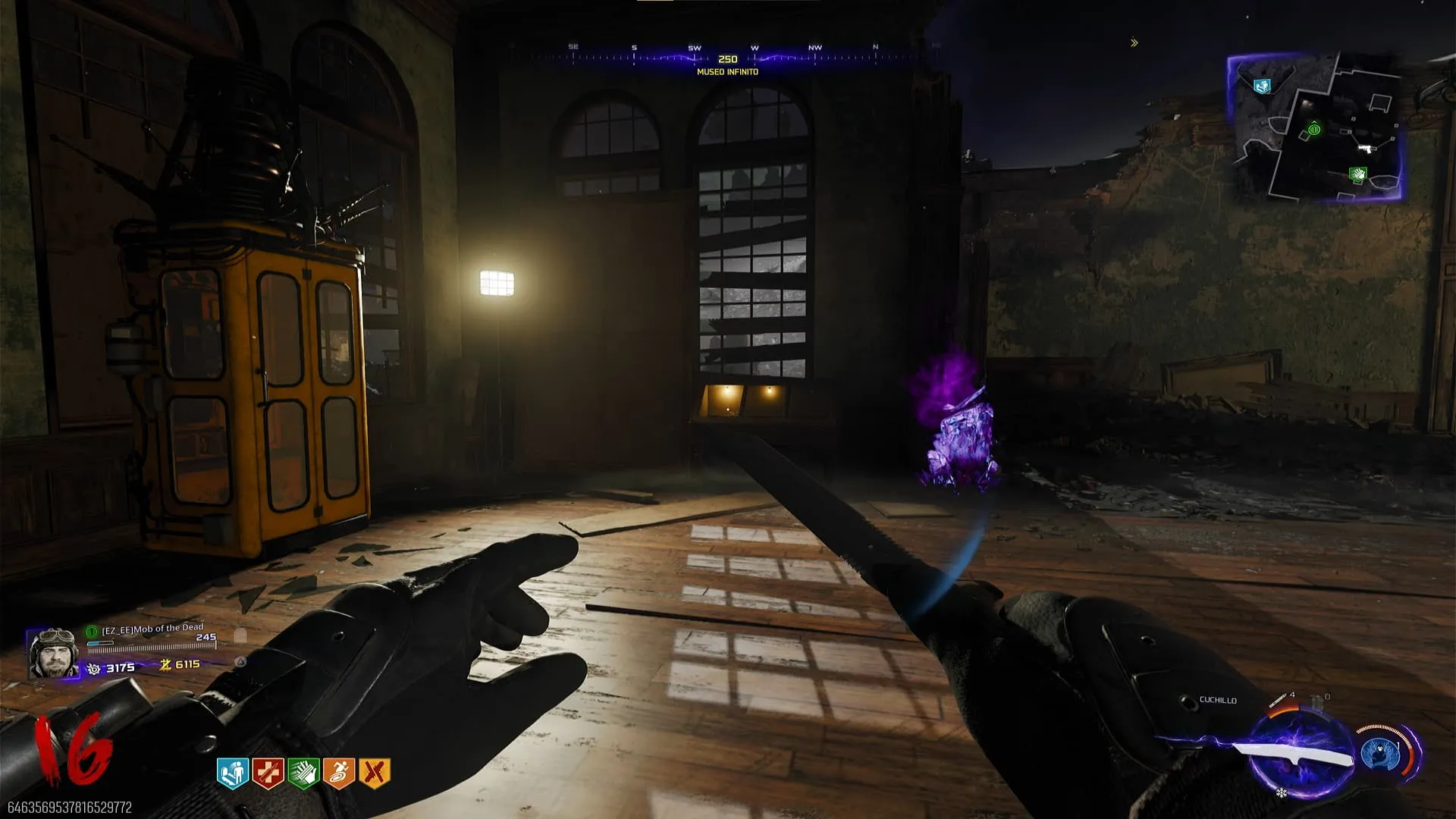The height and width of the screenshot is (819, 1456).
Task: Select the green hand perk marker on minimap
Action: pos(1357,174)
